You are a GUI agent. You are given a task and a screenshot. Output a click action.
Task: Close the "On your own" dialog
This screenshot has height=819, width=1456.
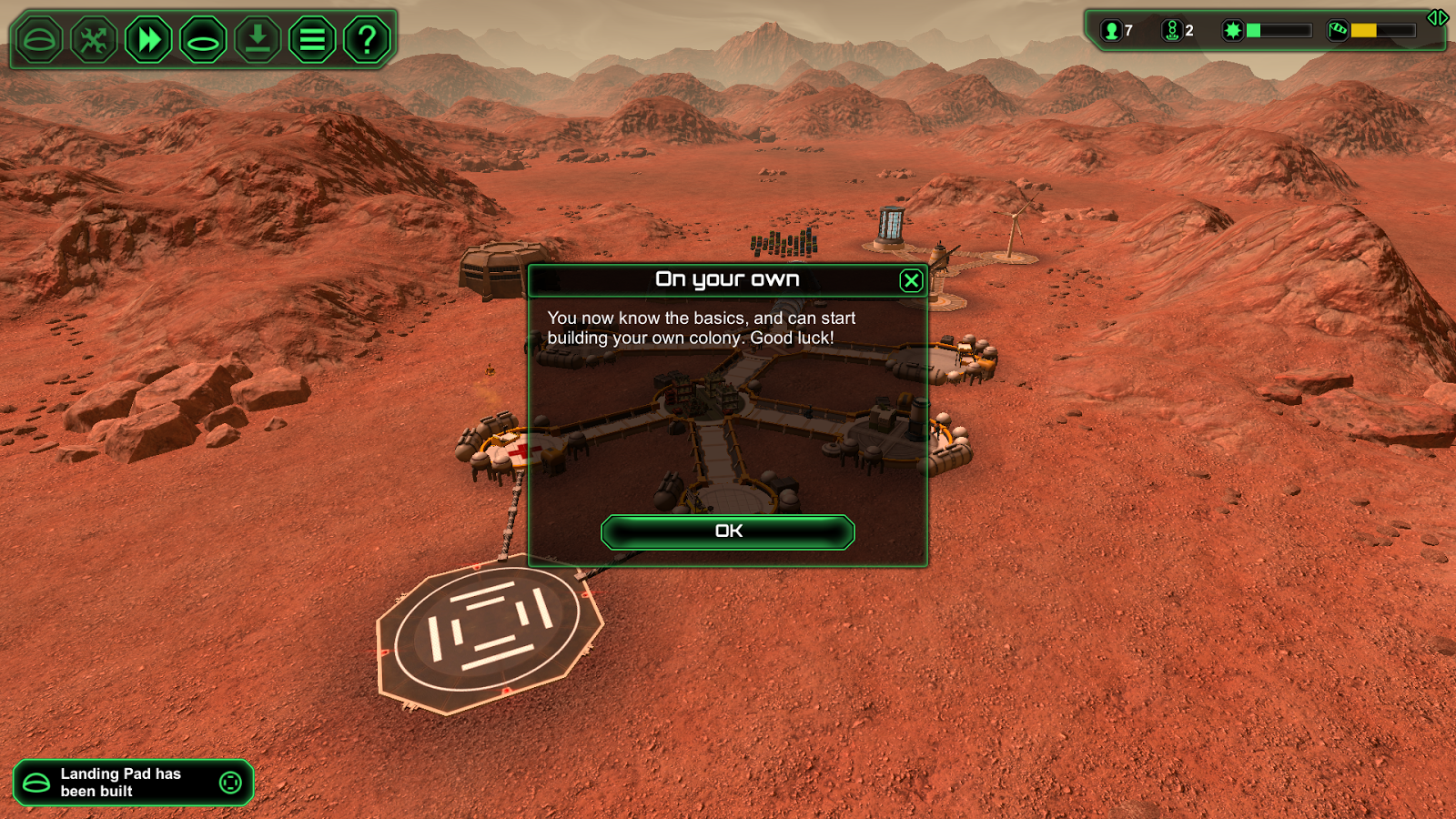[911, 280]
